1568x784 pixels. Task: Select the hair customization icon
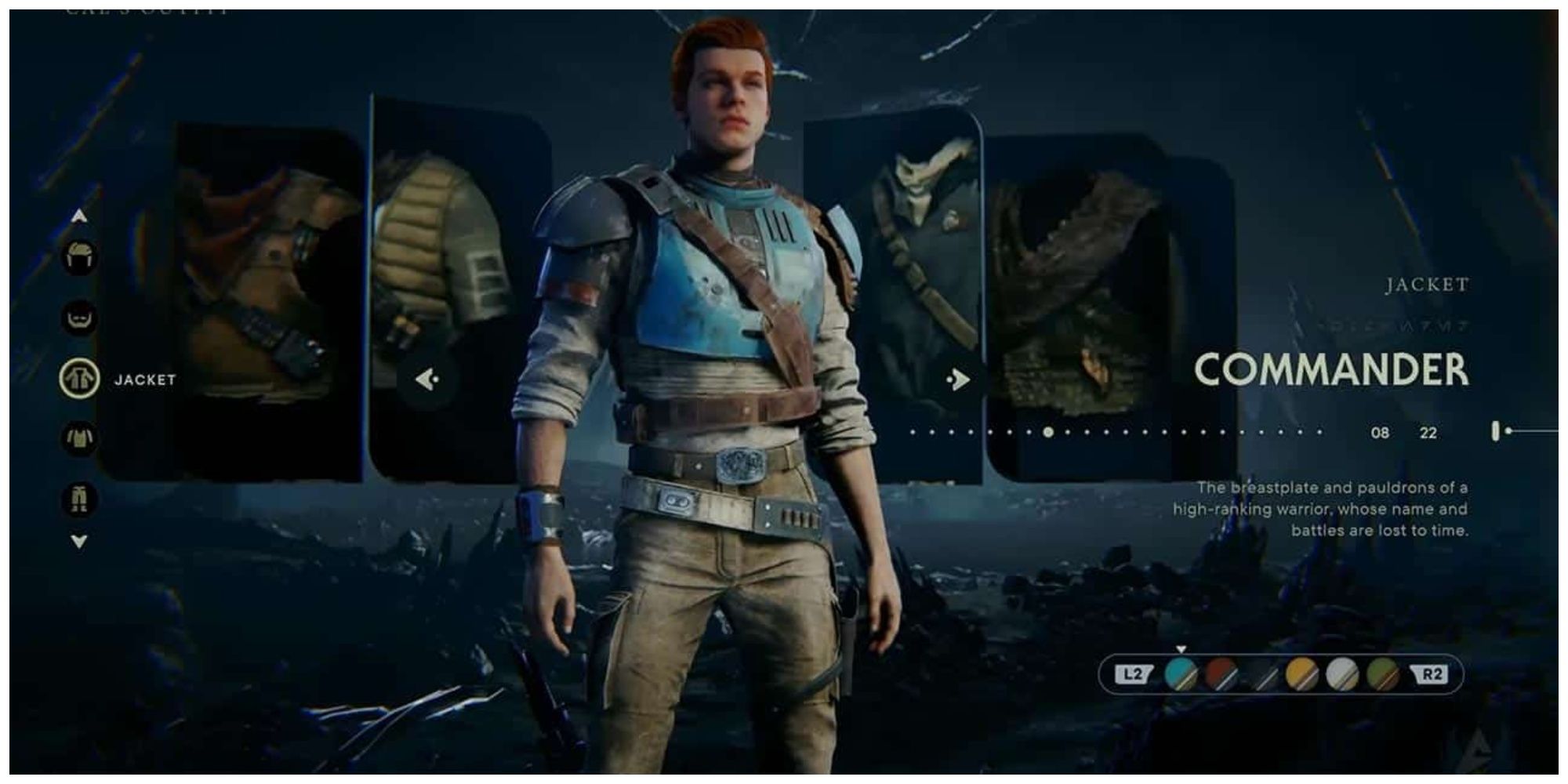[80, 256]
